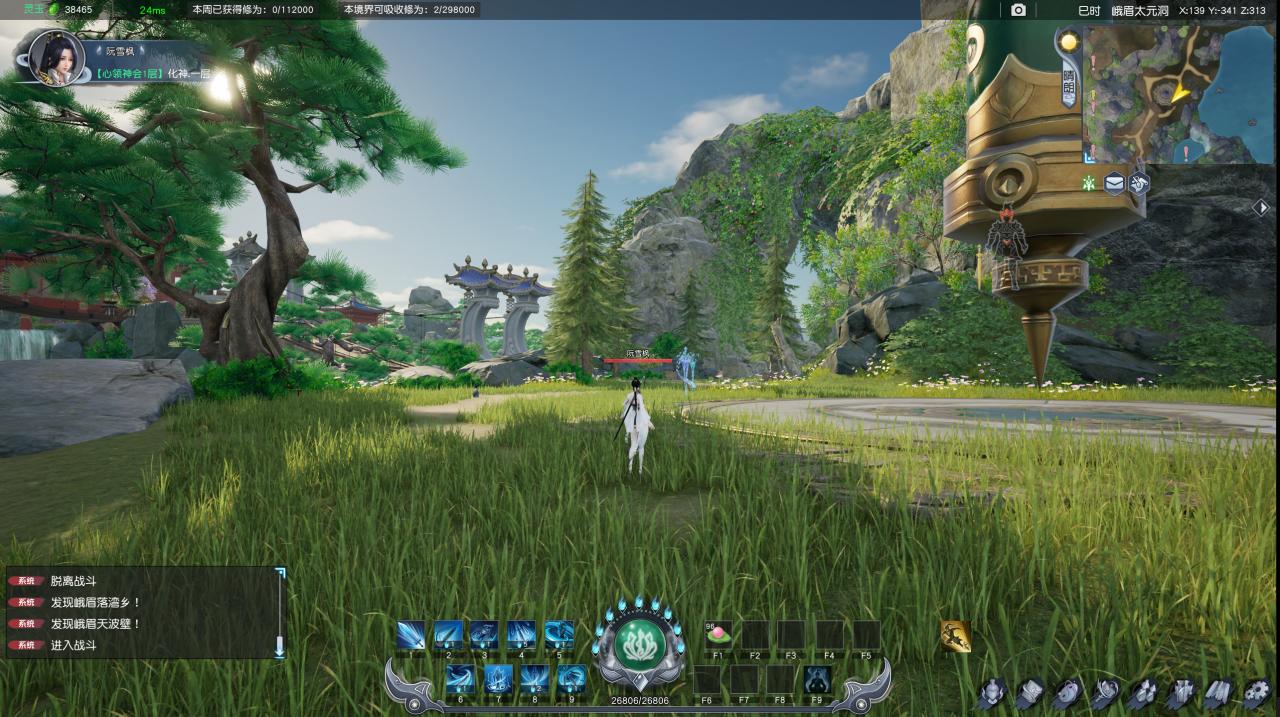Click the sunny weather indicator beside minimap

coord(1069,42)
